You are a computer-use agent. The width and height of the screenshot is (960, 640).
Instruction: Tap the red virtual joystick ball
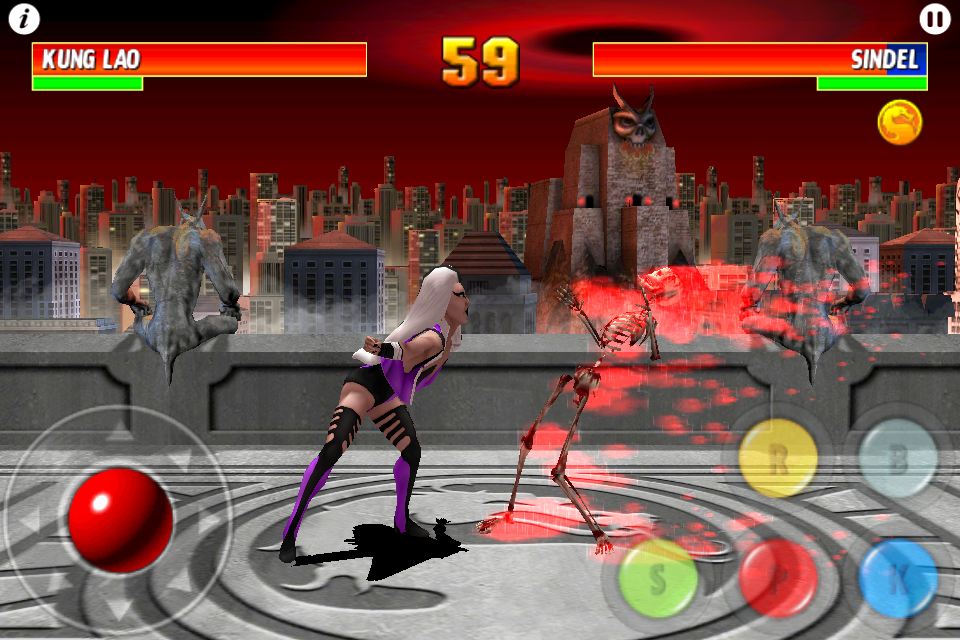[120, 520]
